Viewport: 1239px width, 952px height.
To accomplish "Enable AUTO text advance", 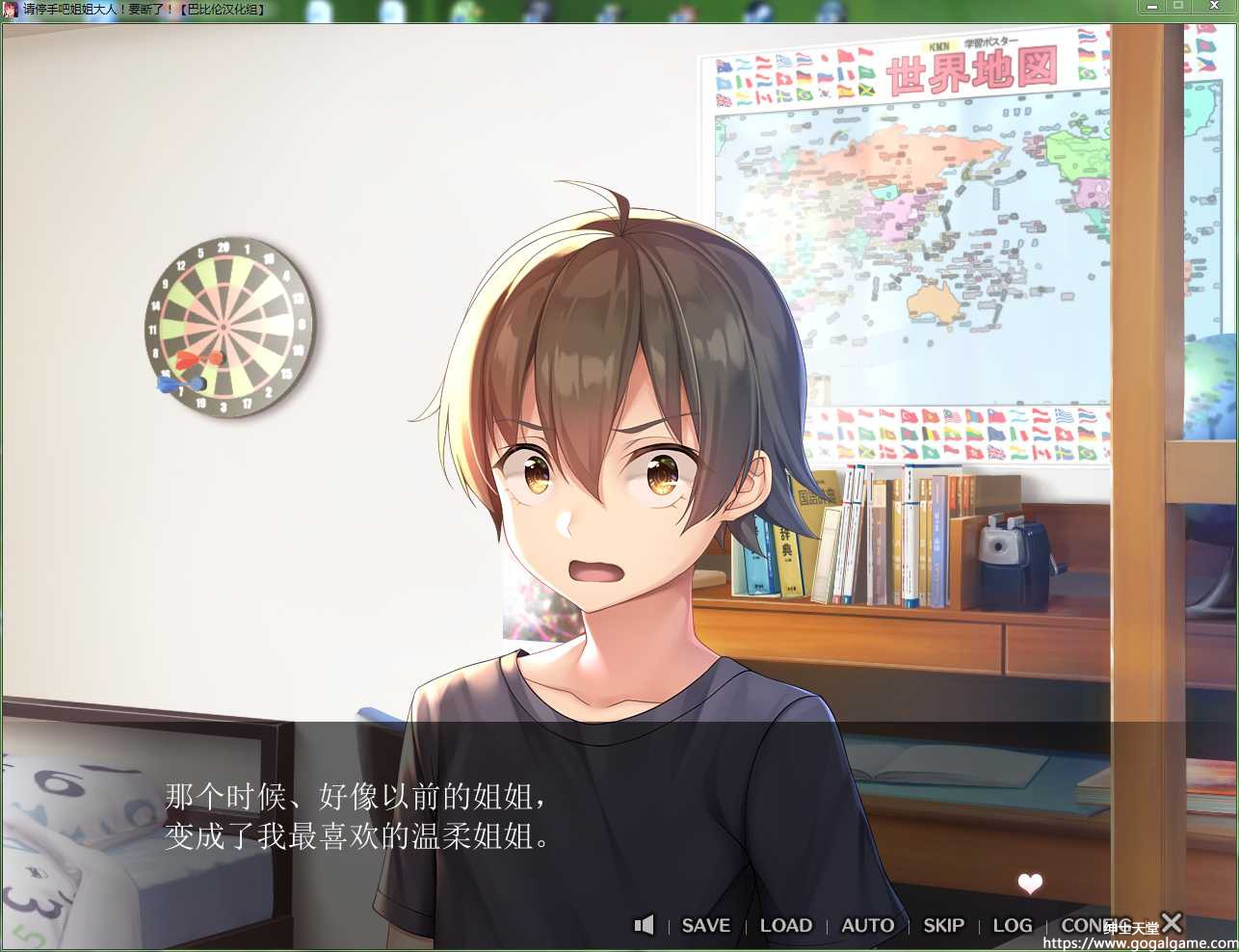I will (x=867, y=925).
